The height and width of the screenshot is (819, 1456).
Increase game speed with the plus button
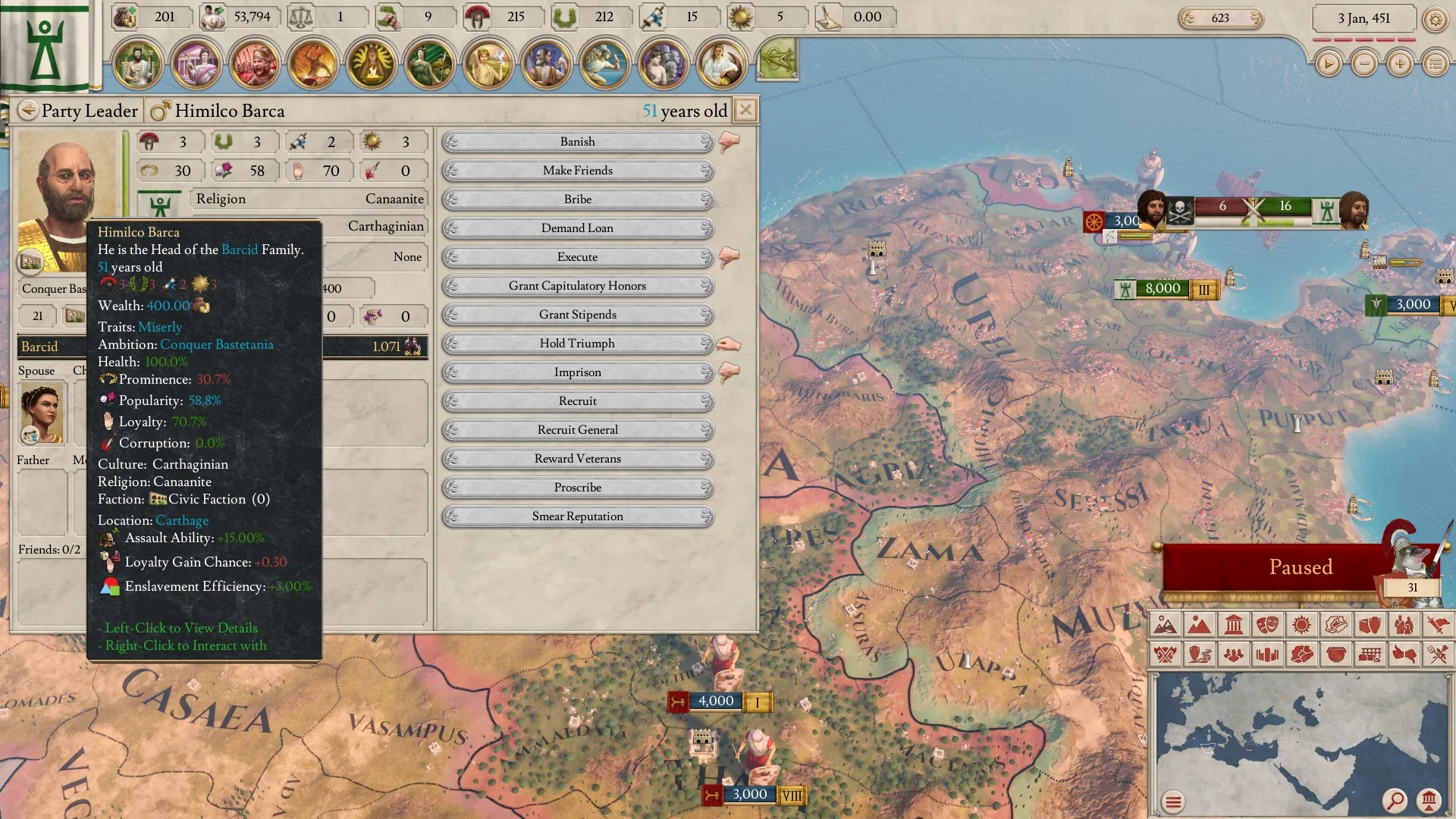pyautogui.click(x=1400, y=64)
